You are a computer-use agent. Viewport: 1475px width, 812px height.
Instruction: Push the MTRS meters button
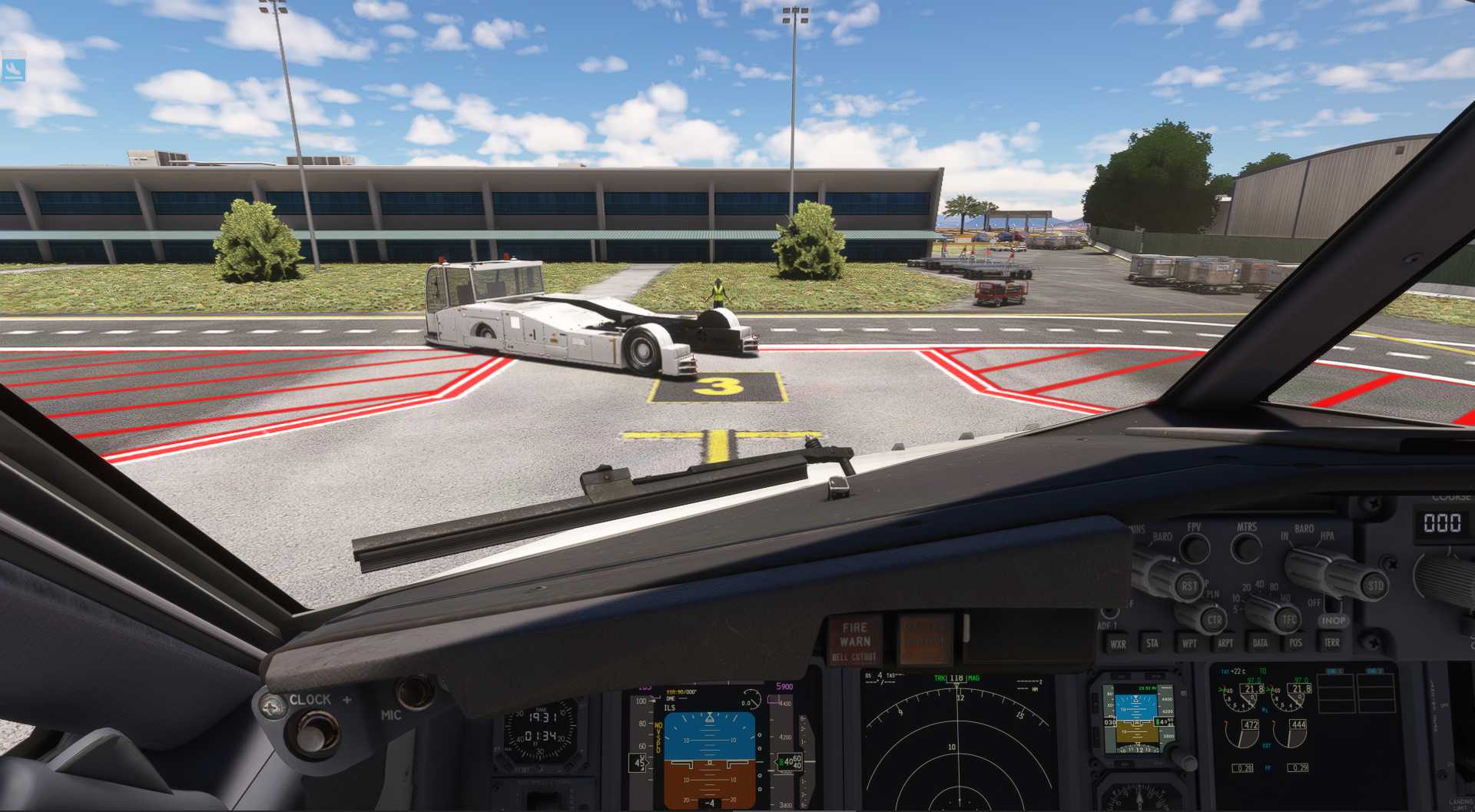pos(1246,547)
